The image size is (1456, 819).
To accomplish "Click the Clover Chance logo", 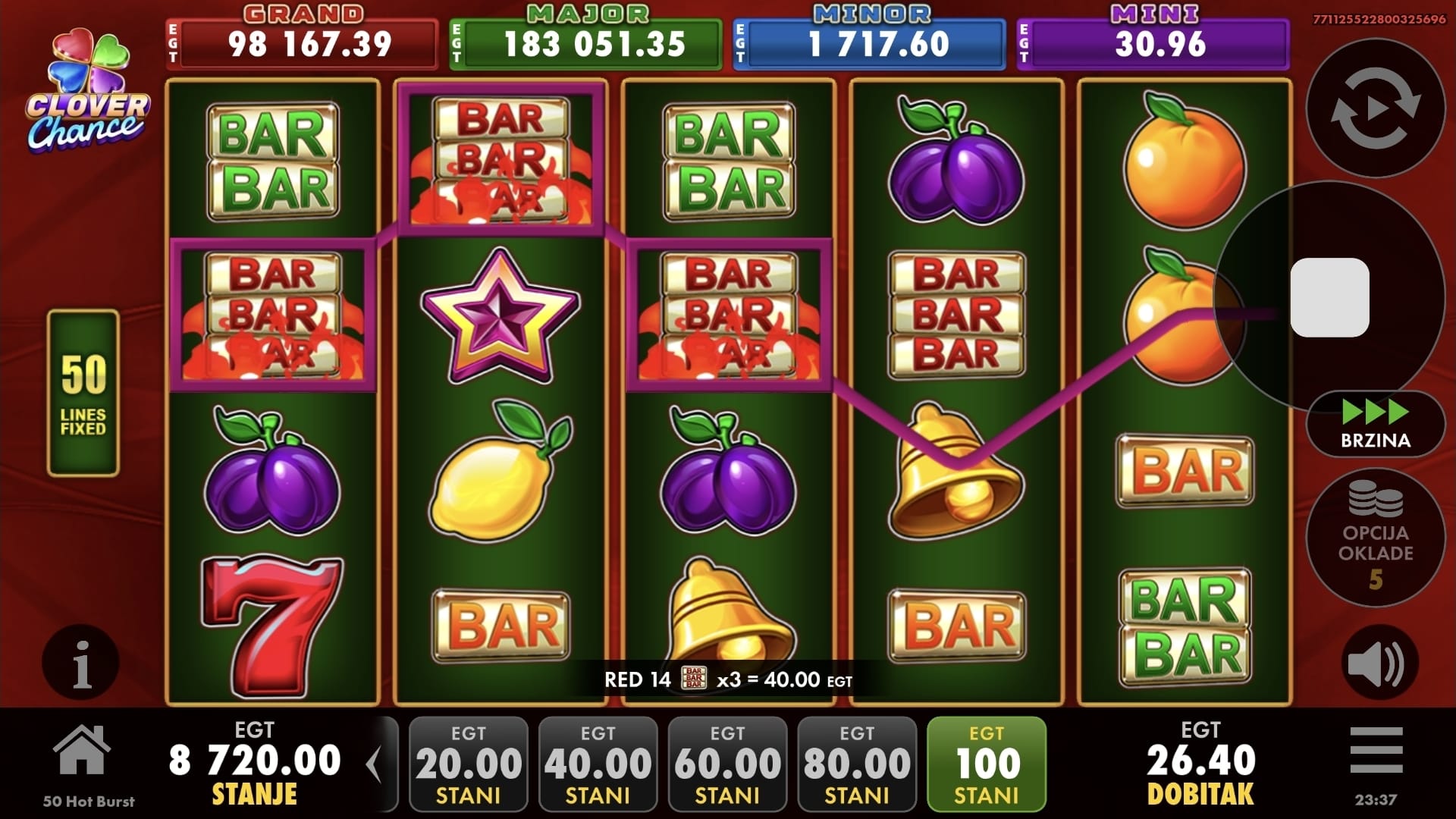I will pos(87,93).
